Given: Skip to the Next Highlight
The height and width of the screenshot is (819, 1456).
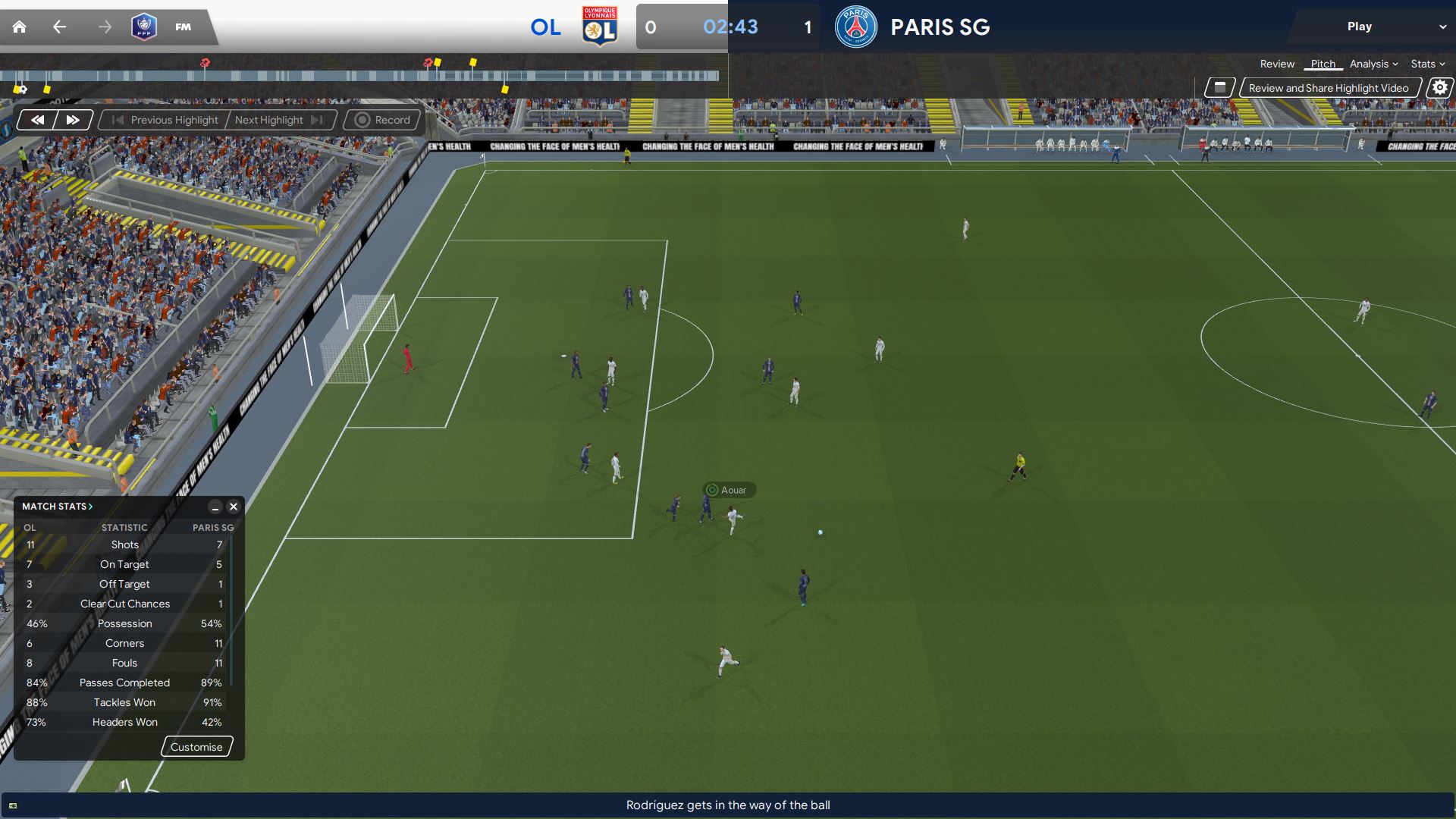Looking at the screenshot, I should click(x=278, y=120).
